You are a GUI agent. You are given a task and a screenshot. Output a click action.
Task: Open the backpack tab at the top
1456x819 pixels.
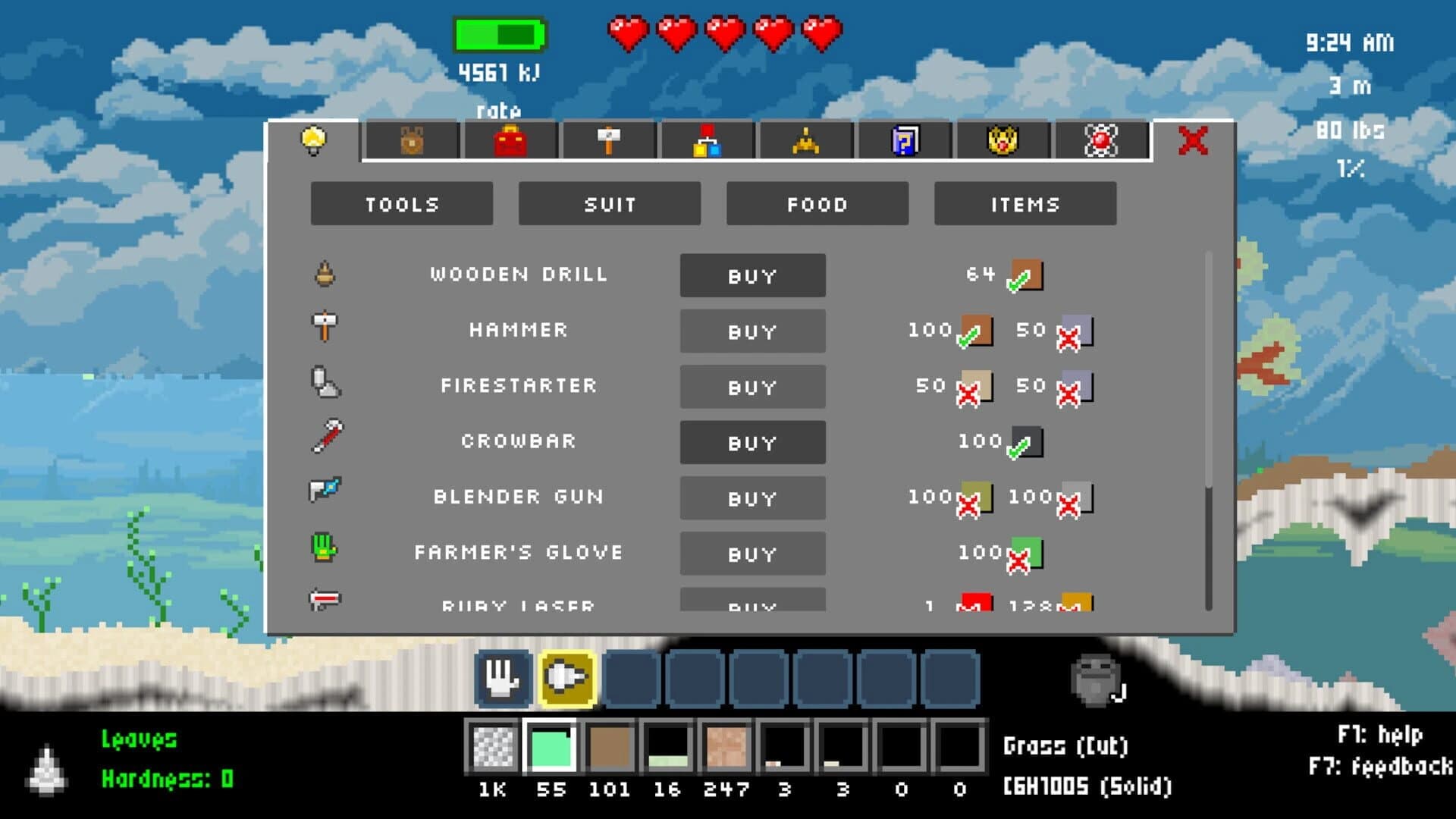coord(410,141)
